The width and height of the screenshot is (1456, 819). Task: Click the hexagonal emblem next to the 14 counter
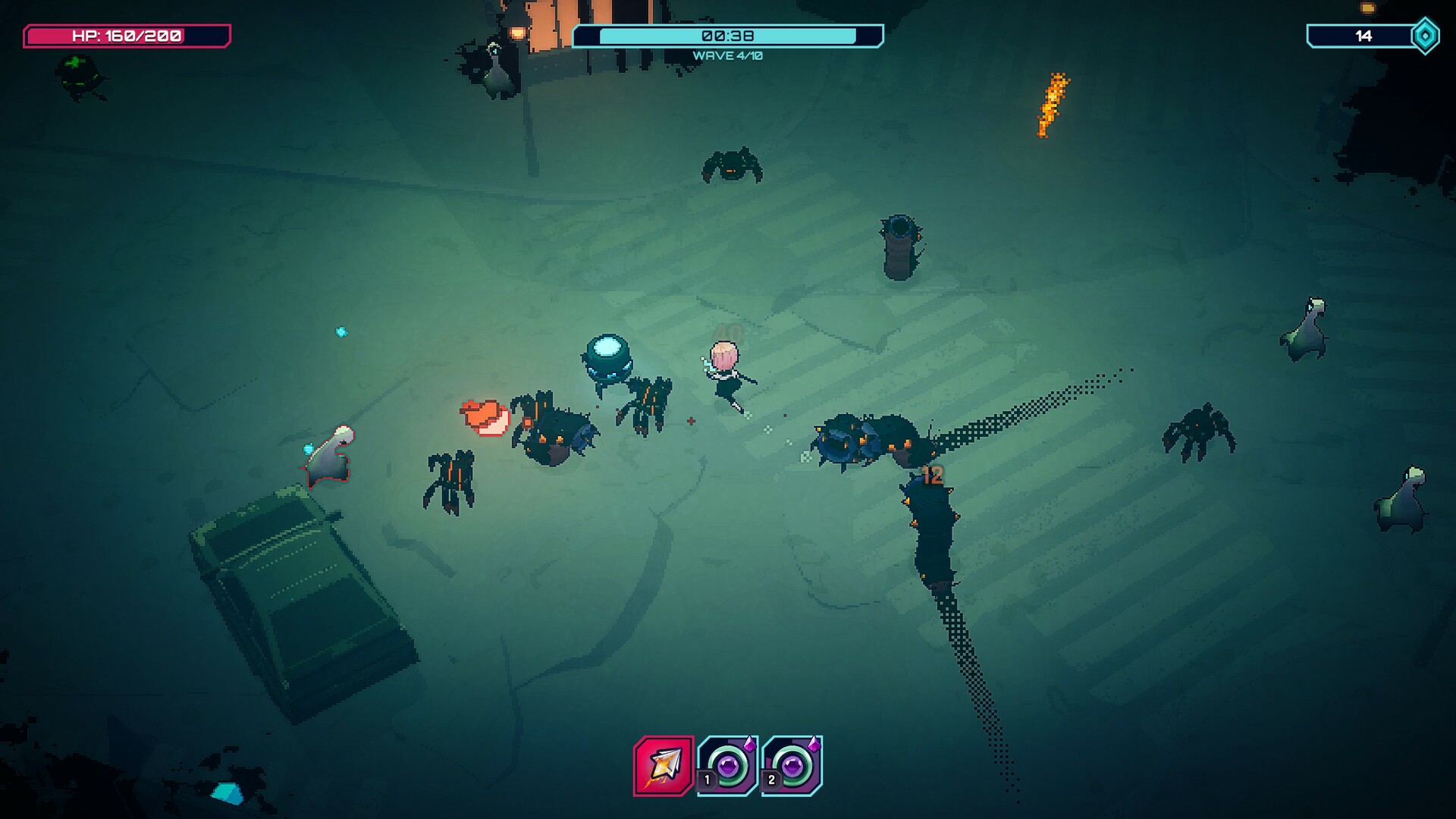1424,33
